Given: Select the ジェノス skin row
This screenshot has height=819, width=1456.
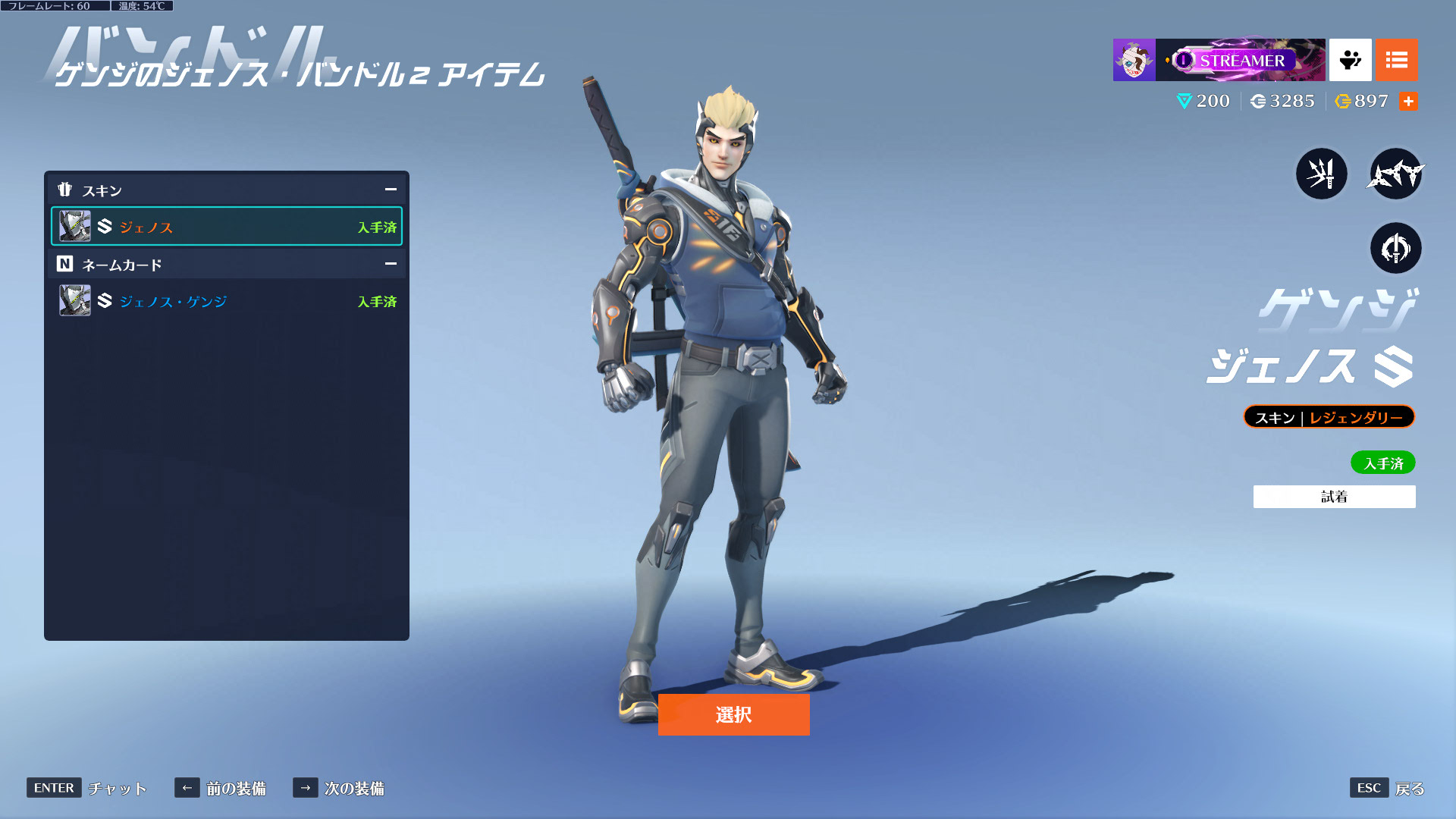Looking at the screenshot, I should tap(227, 227).
